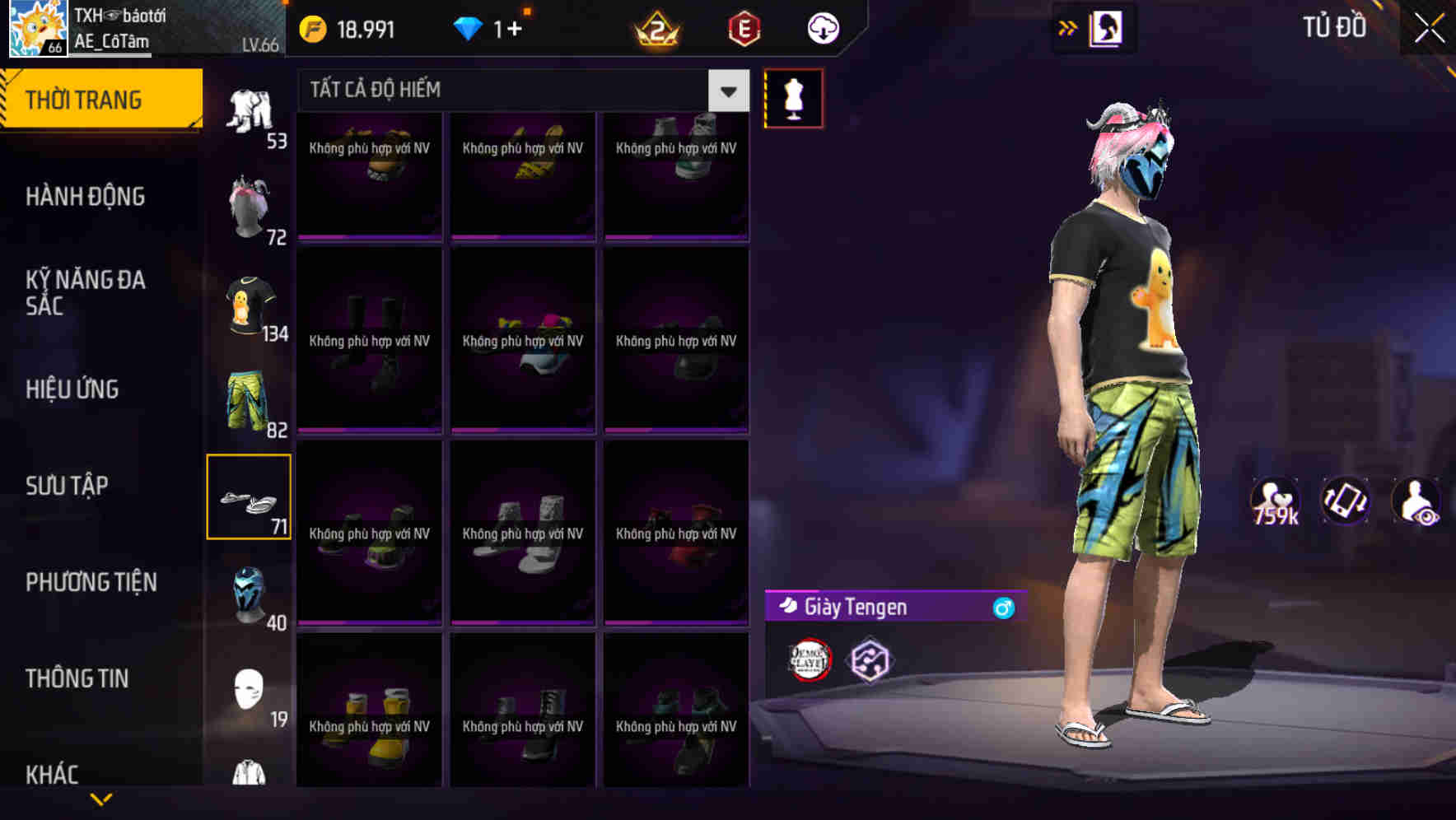1456x820 pixels.
Task: Toggle the character portrait card near top center
Action: [1107, 27]
